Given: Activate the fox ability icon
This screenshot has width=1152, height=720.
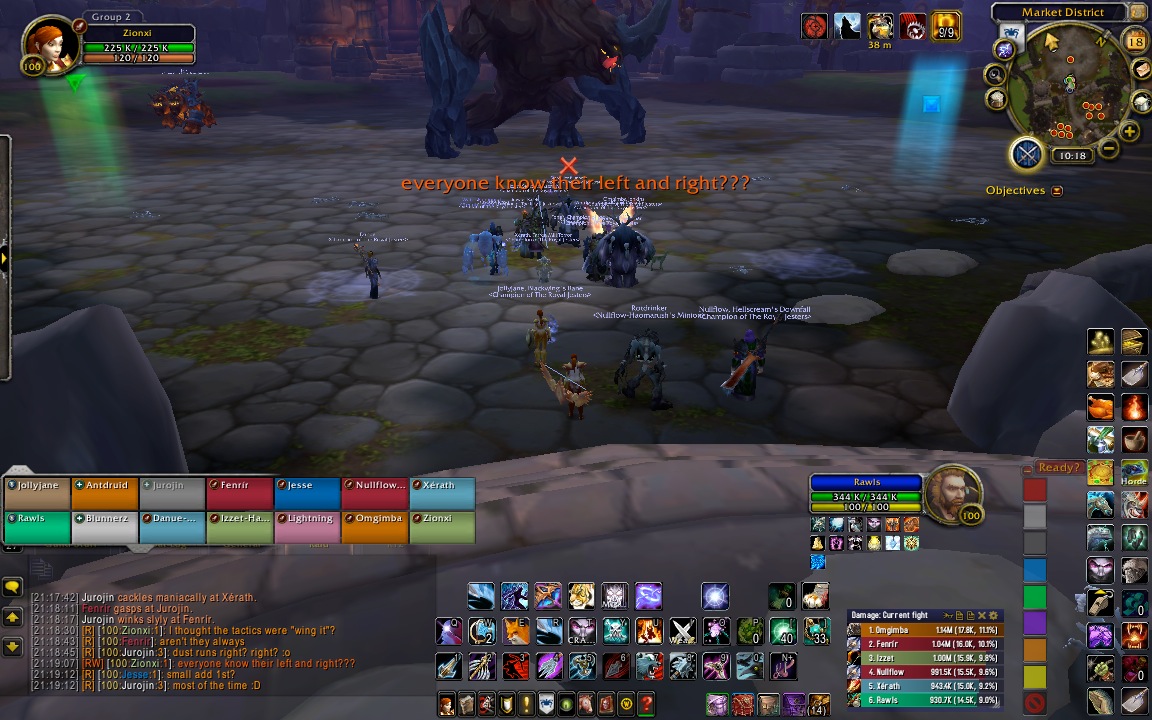Looking at the screenshot, I should click(515, 631).
